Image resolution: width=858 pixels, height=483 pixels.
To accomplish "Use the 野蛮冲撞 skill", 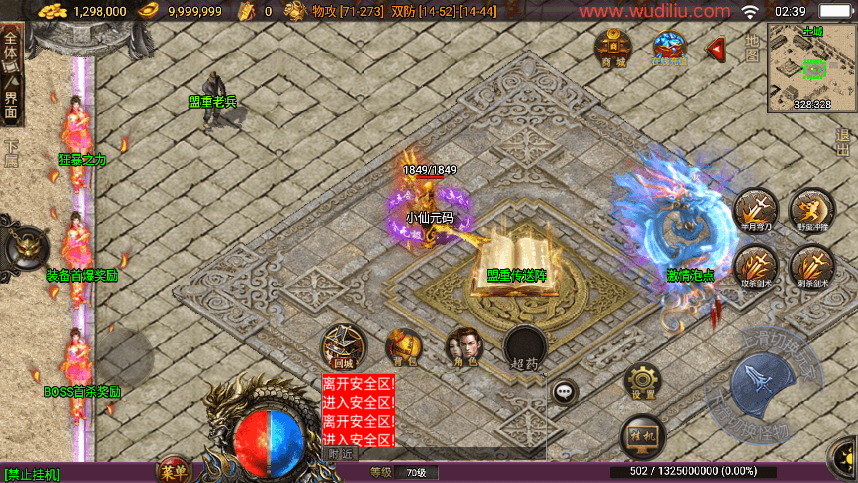I will click(x=811, y=212).
